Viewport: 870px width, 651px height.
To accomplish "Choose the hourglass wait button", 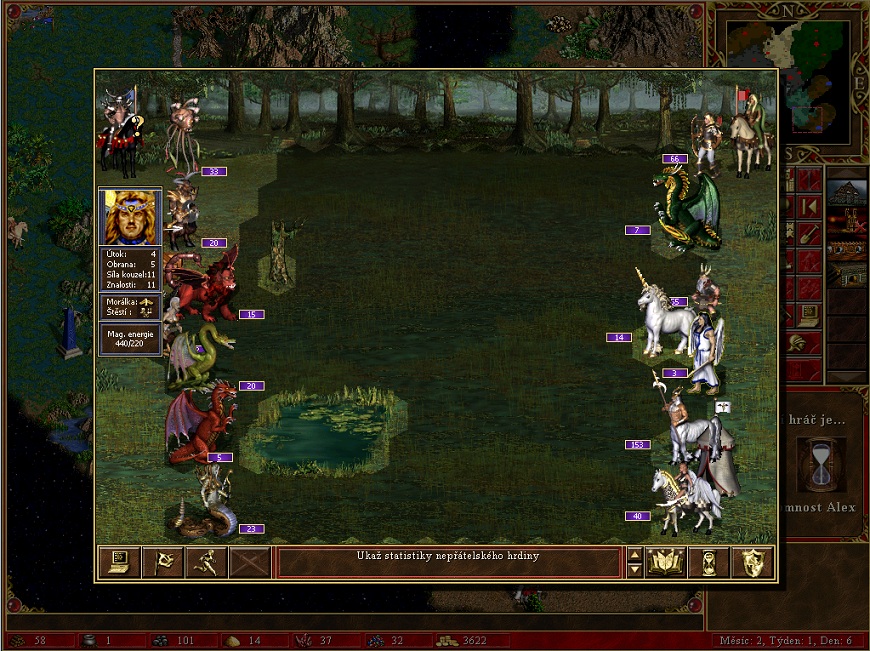I will (709, 563).
